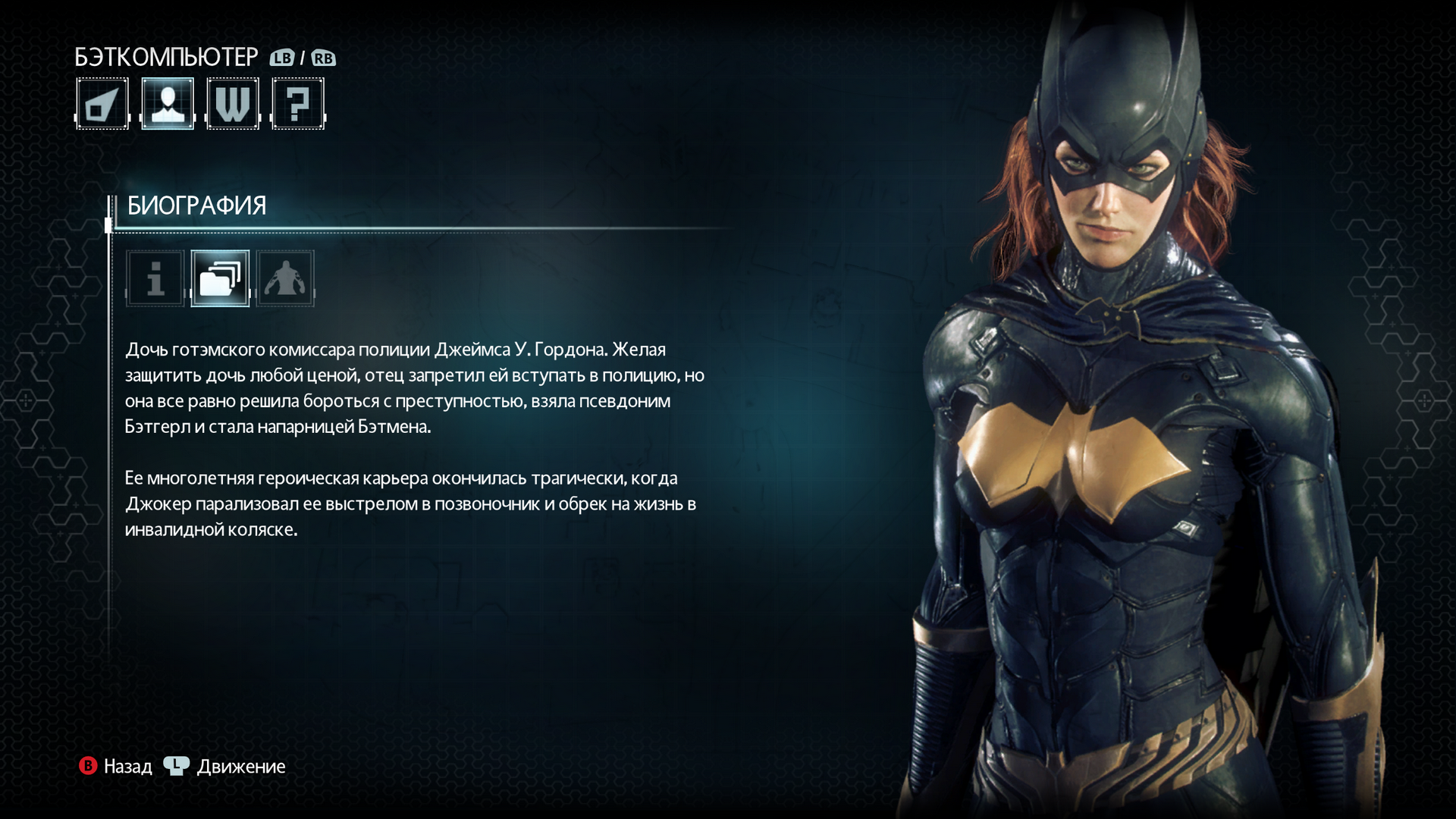Switch to the WayneTech 'W' tab
This screenshot has height=819, width=1456.
coord(233,104)
